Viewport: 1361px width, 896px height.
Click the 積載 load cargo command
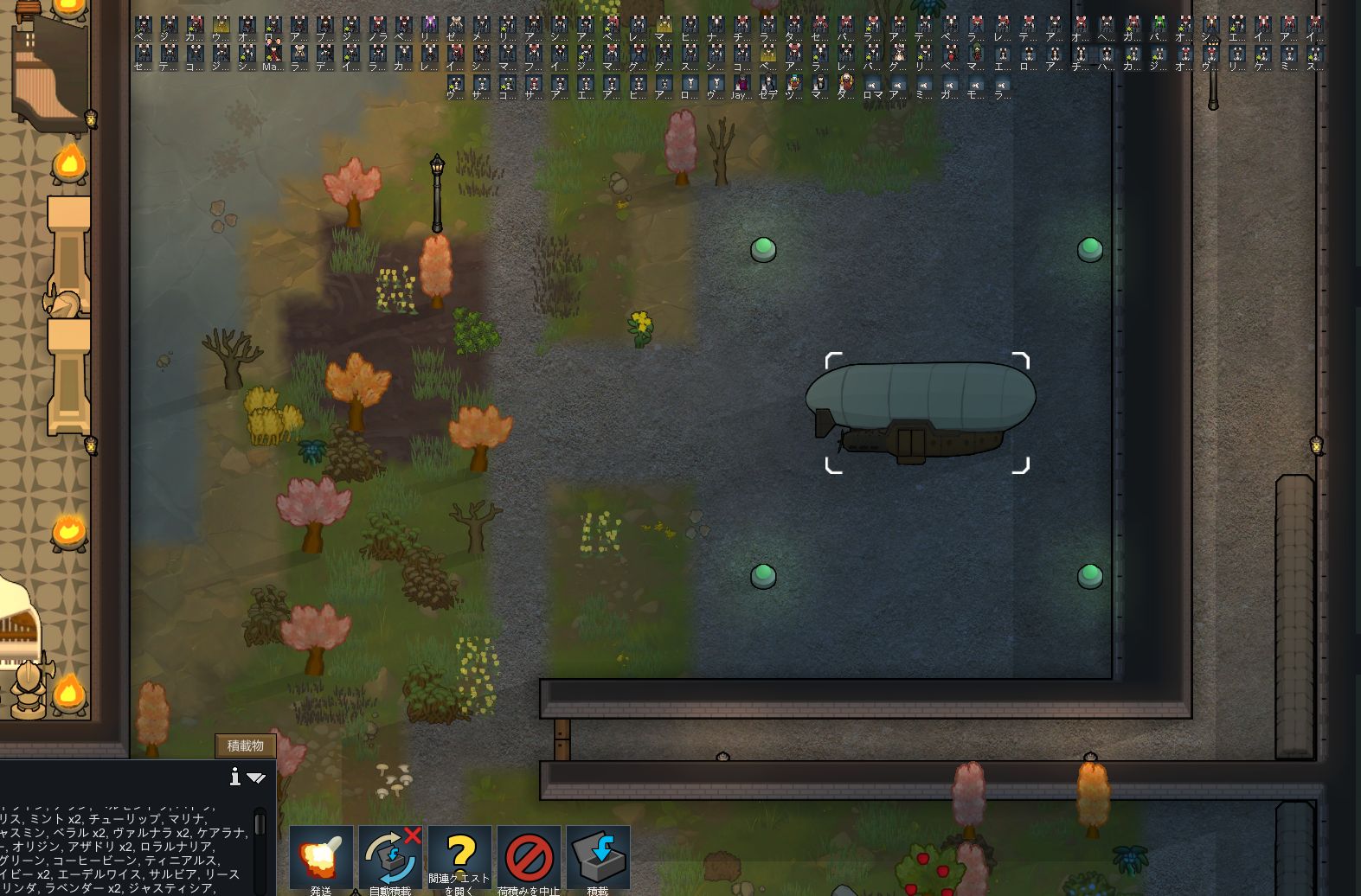(598, 856)
